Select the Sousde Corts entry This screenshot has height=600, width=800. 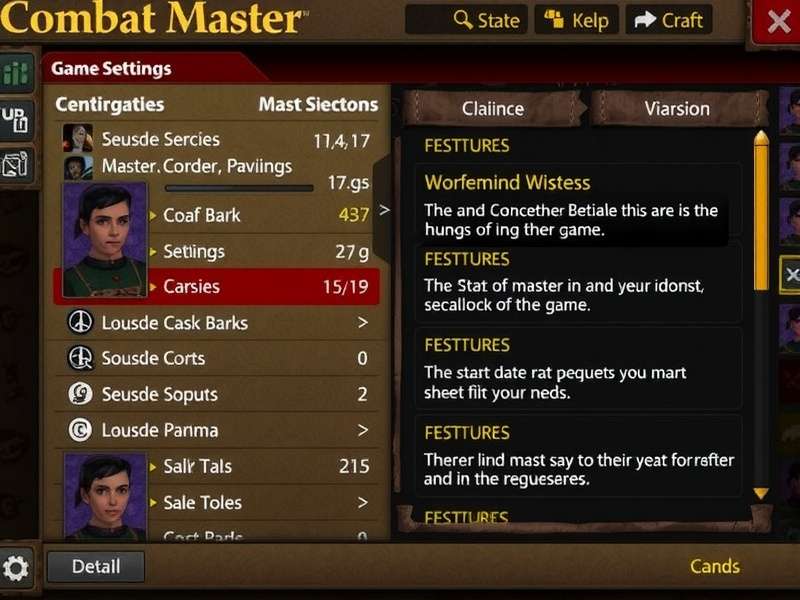(217, 358)
